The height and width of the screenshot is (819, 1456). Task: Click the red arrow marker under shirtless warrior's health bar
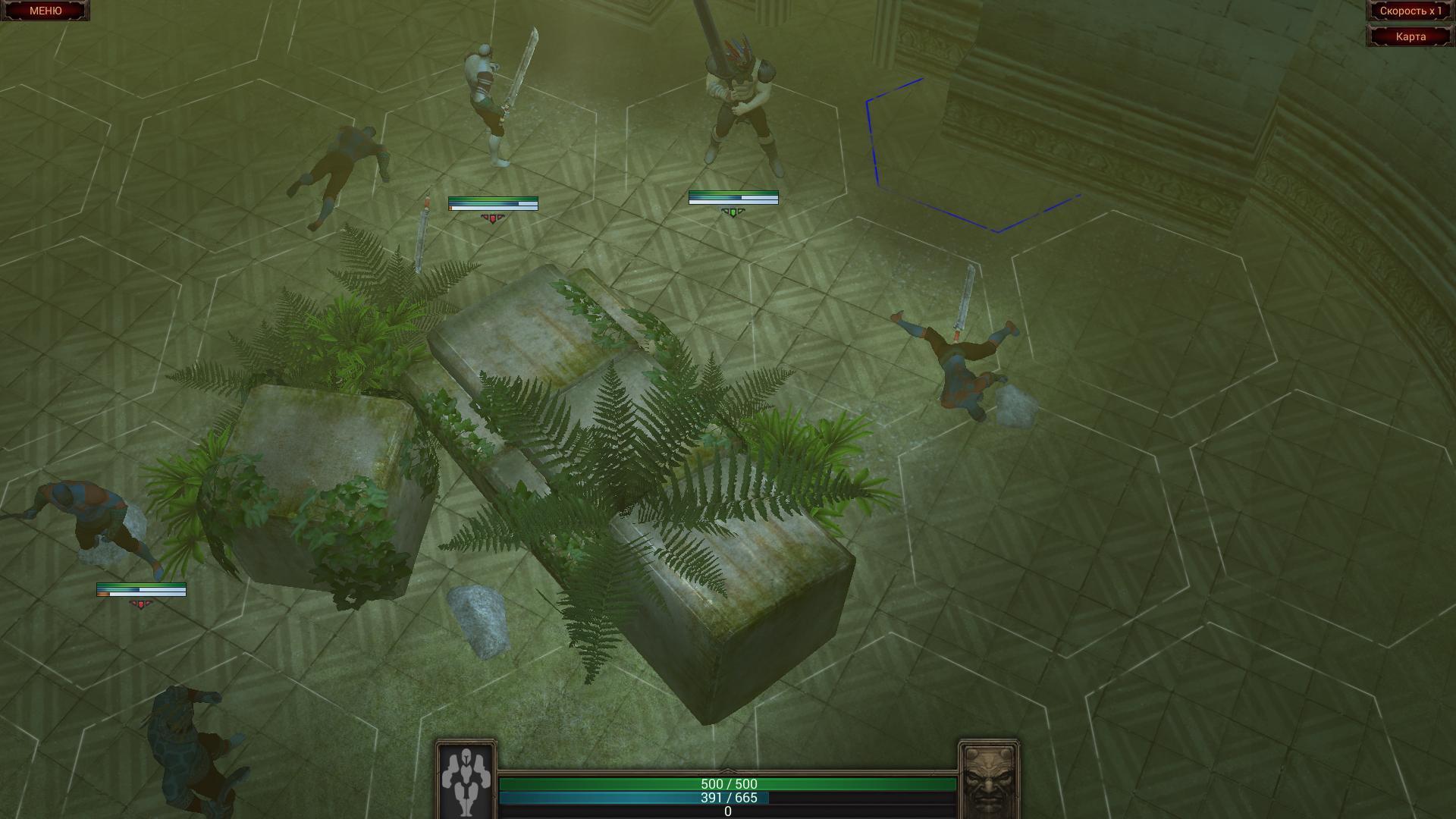[x=493, y=216]
